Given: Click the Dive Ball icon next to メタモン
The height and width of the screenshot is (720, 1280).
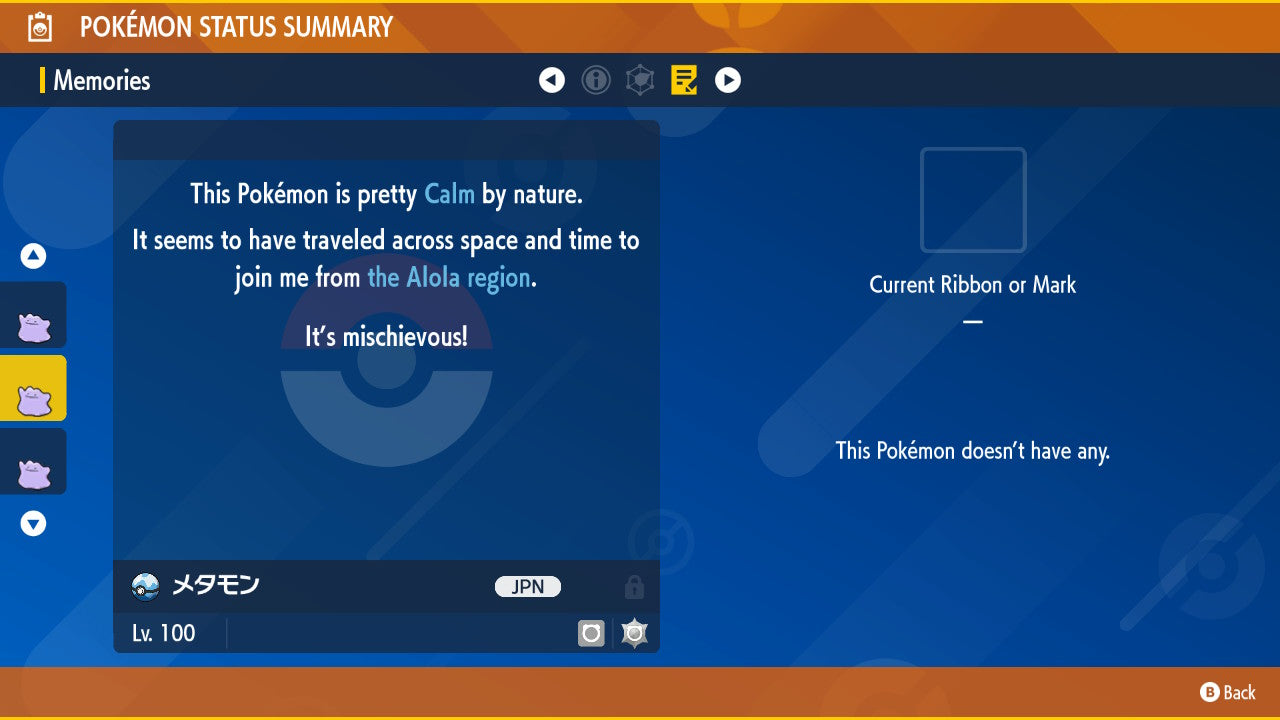Looking at the screenshot, I should pos(143,587).
